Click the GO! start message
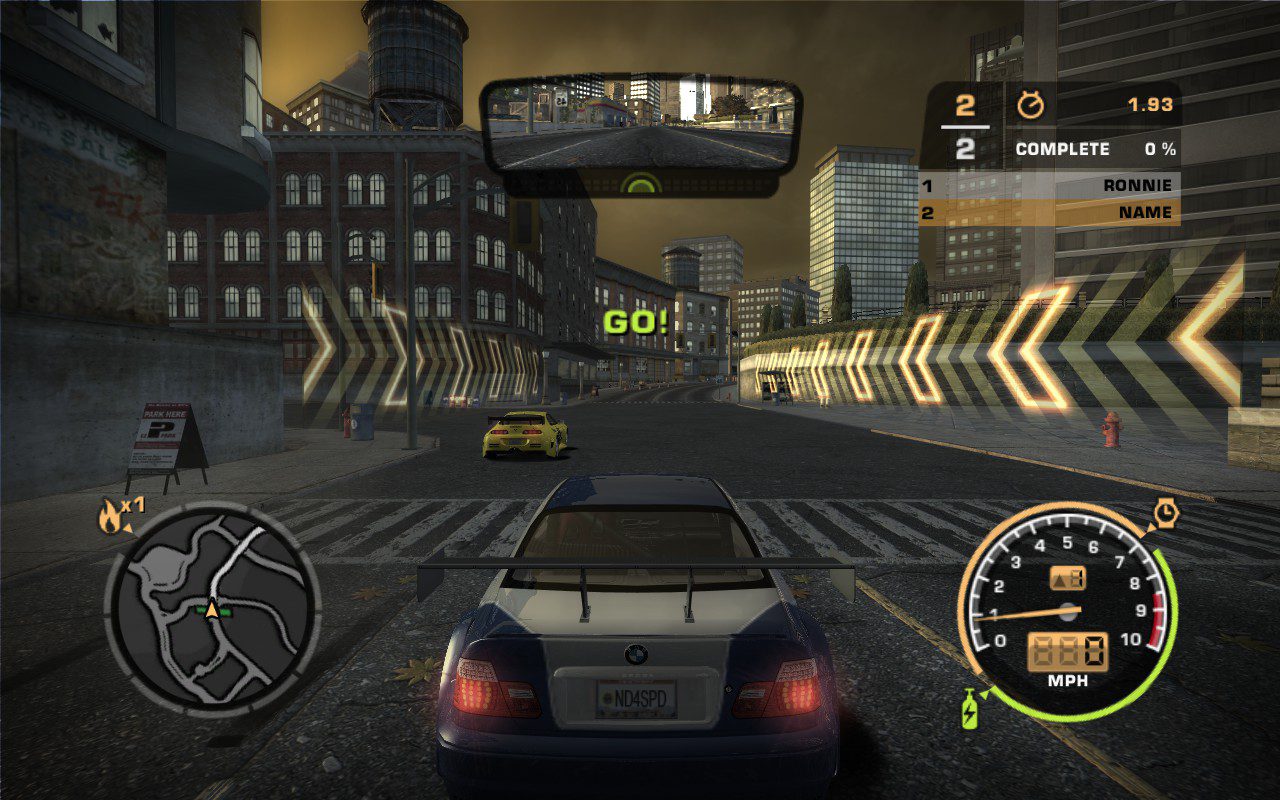The width and height of the screenshot is (1280, 800). pos(637,322)
